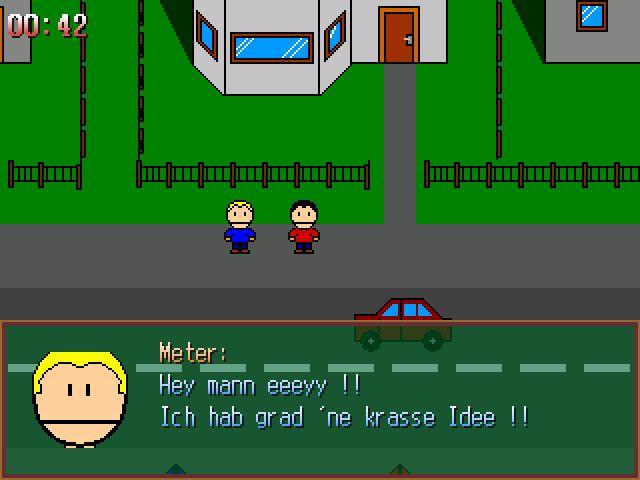Image resolution: width=640 pixels, height=480 pixels.
Task: Advance Meter's dialogue text box
Action: [320, 400]
